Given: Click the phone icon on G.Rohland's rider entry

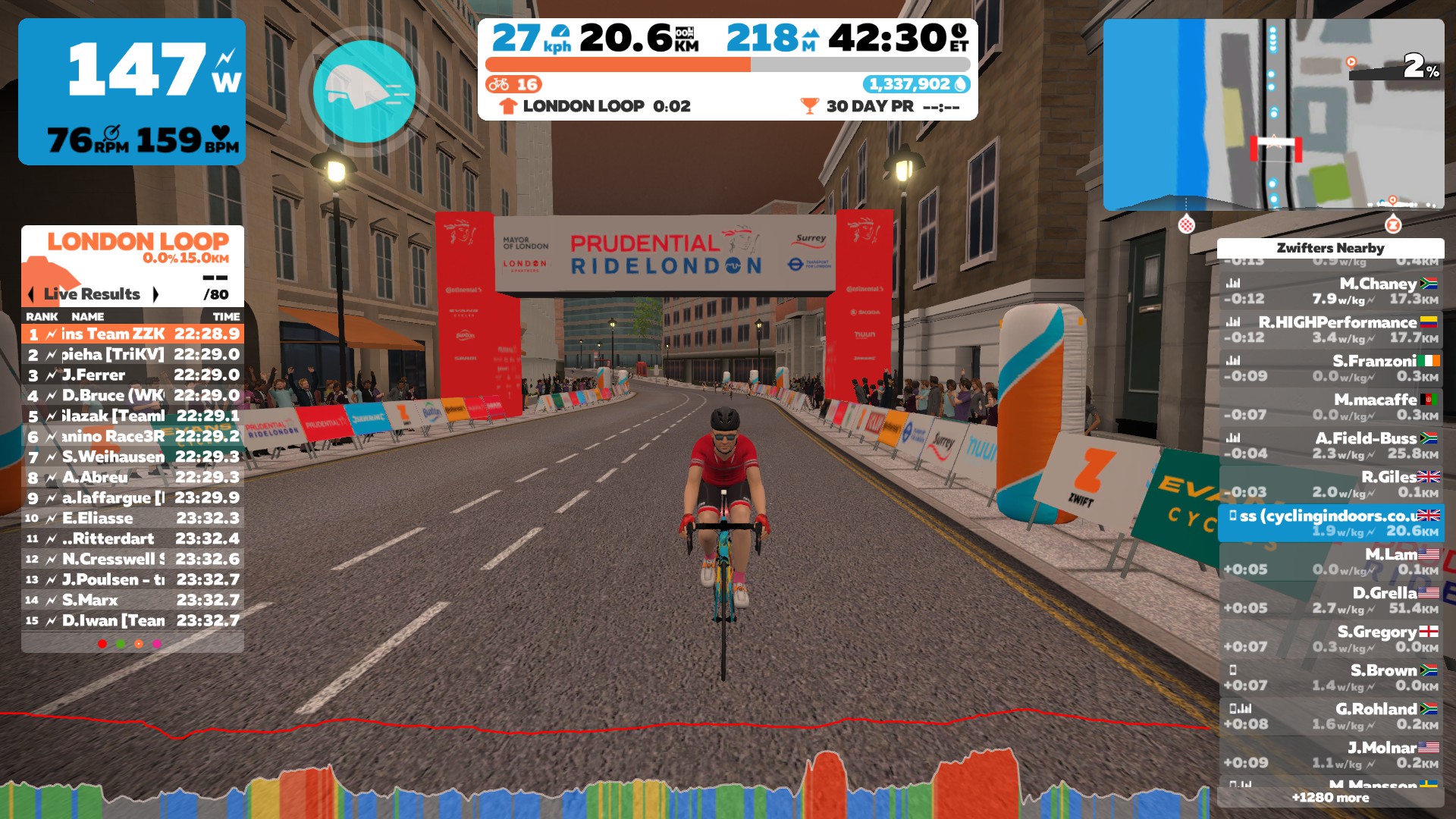Looking at the screenshot, I should coord(1232,710).
